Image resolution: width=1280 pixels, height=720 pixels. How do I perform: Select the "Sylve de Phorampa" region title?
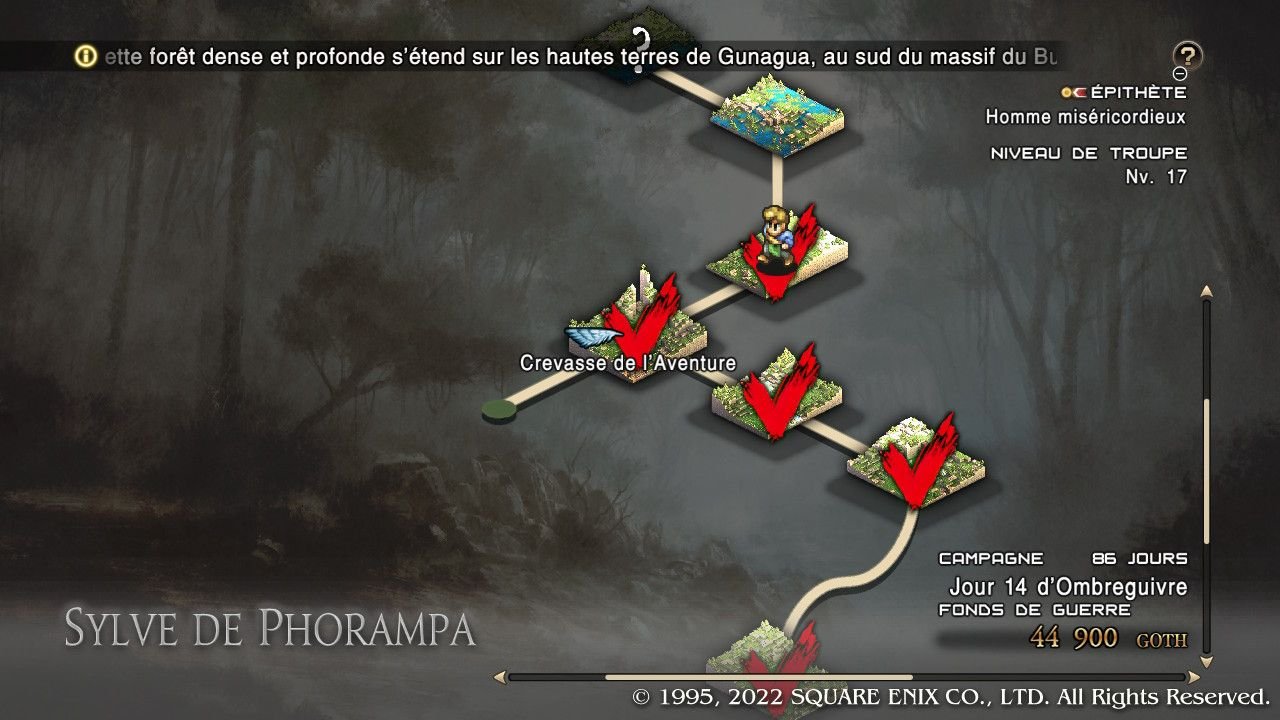268,629
